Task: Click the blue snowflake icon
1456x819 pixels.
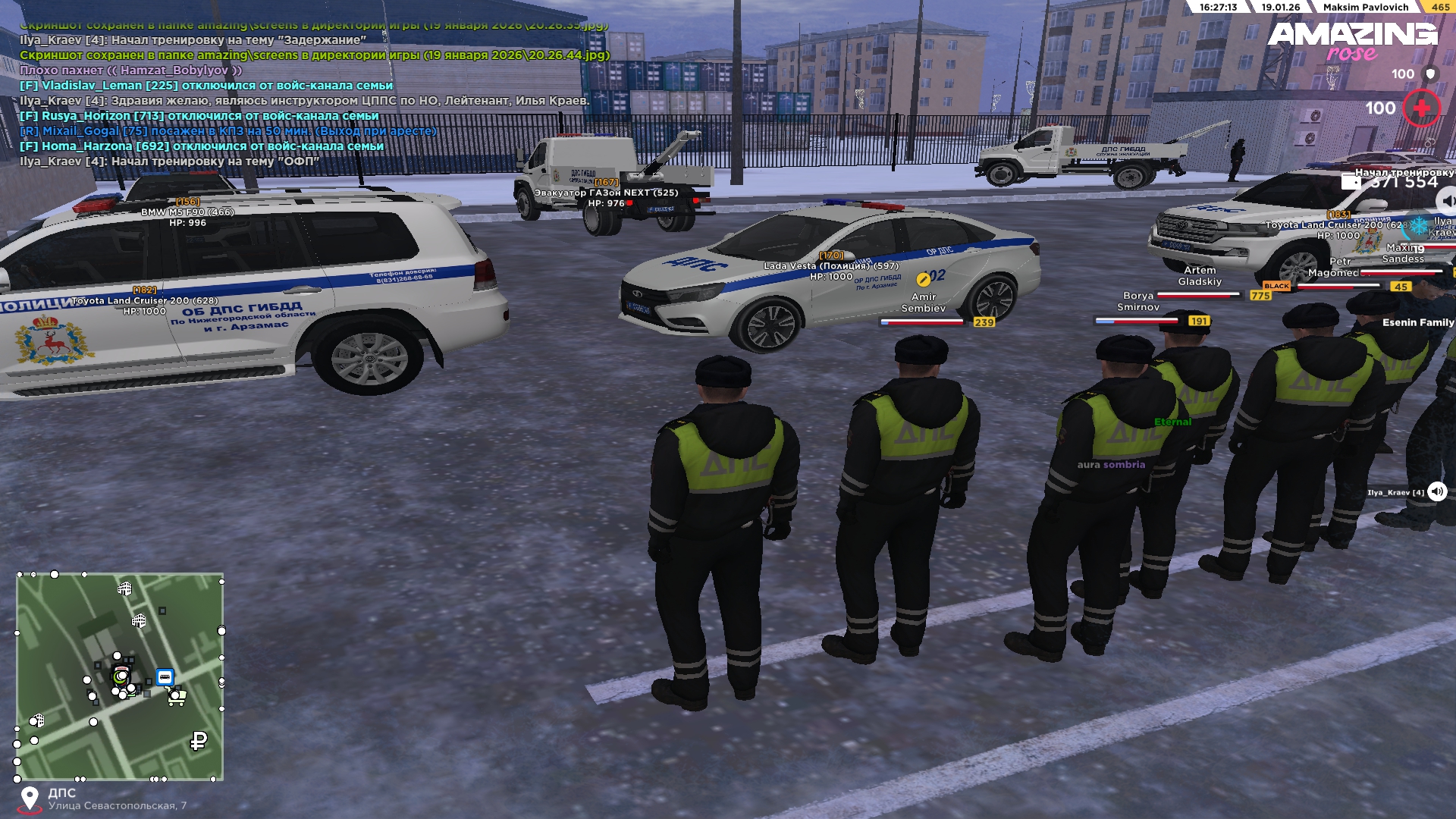Action: tap(1418, 224)
